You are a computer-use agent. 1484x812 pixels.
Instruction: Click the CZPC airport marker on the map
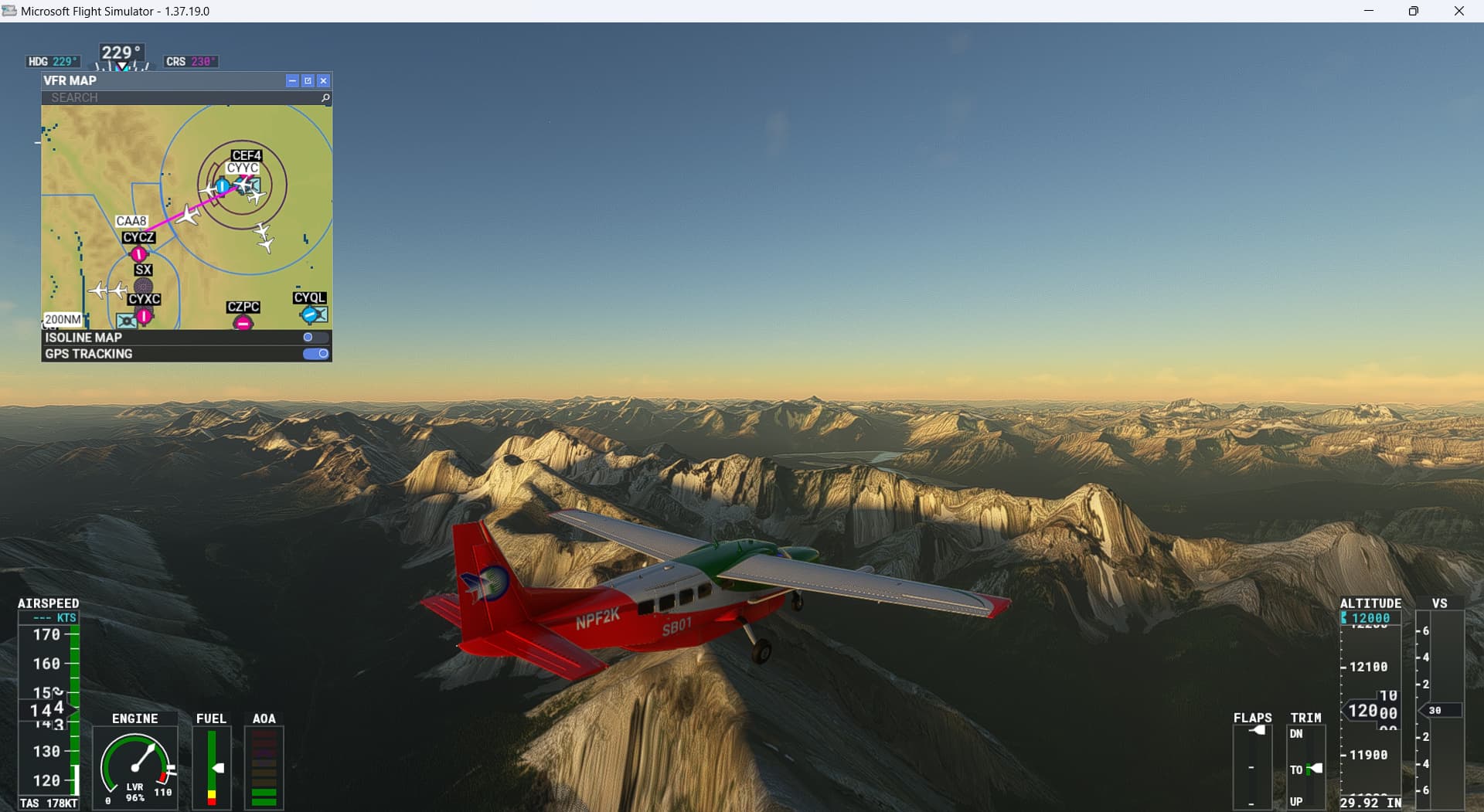(243, 322)
